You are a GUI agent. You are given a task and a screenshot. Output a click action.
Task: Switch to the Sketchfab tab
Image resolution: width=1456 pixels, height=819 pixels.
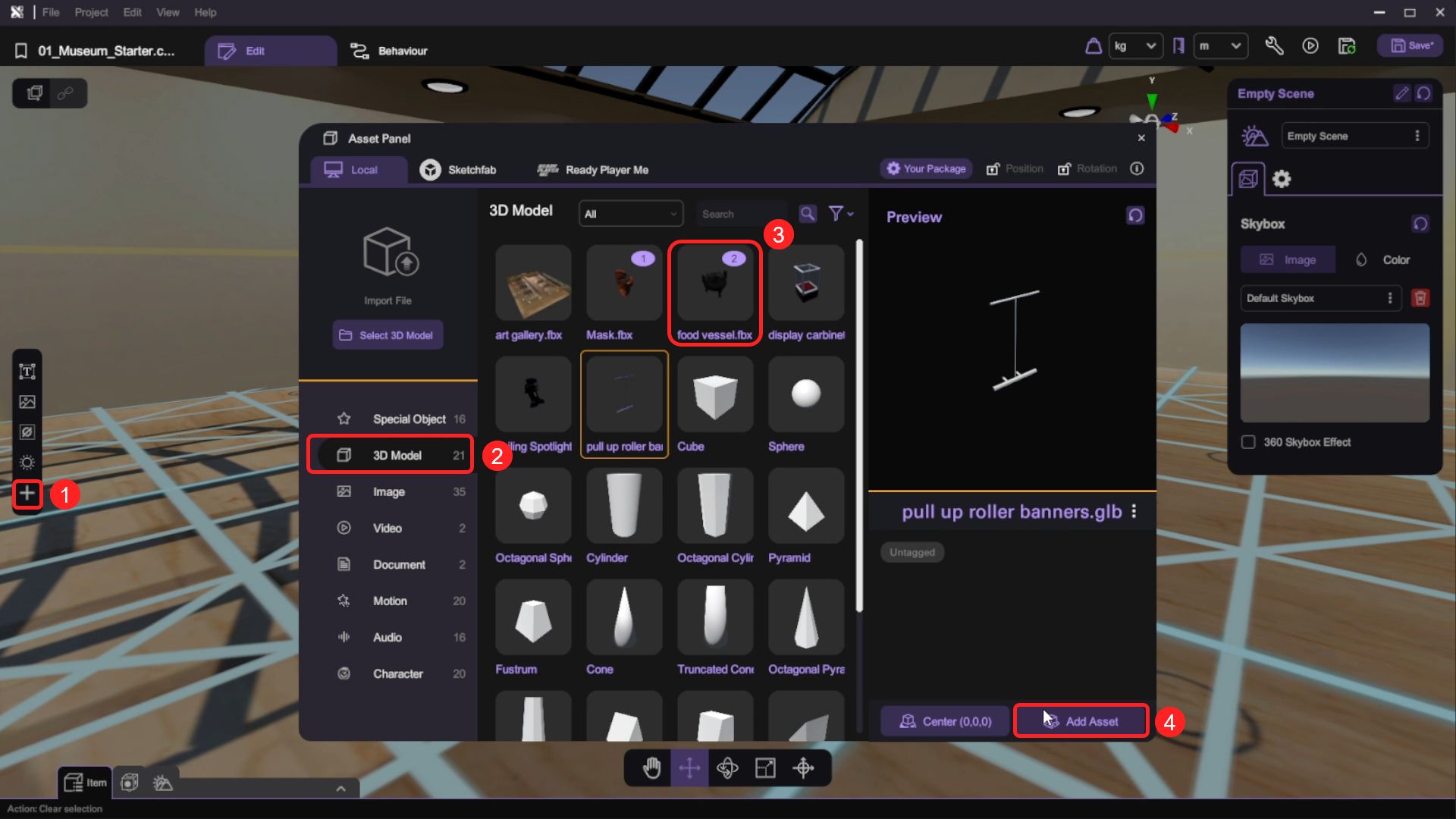(x=458, y=170)
